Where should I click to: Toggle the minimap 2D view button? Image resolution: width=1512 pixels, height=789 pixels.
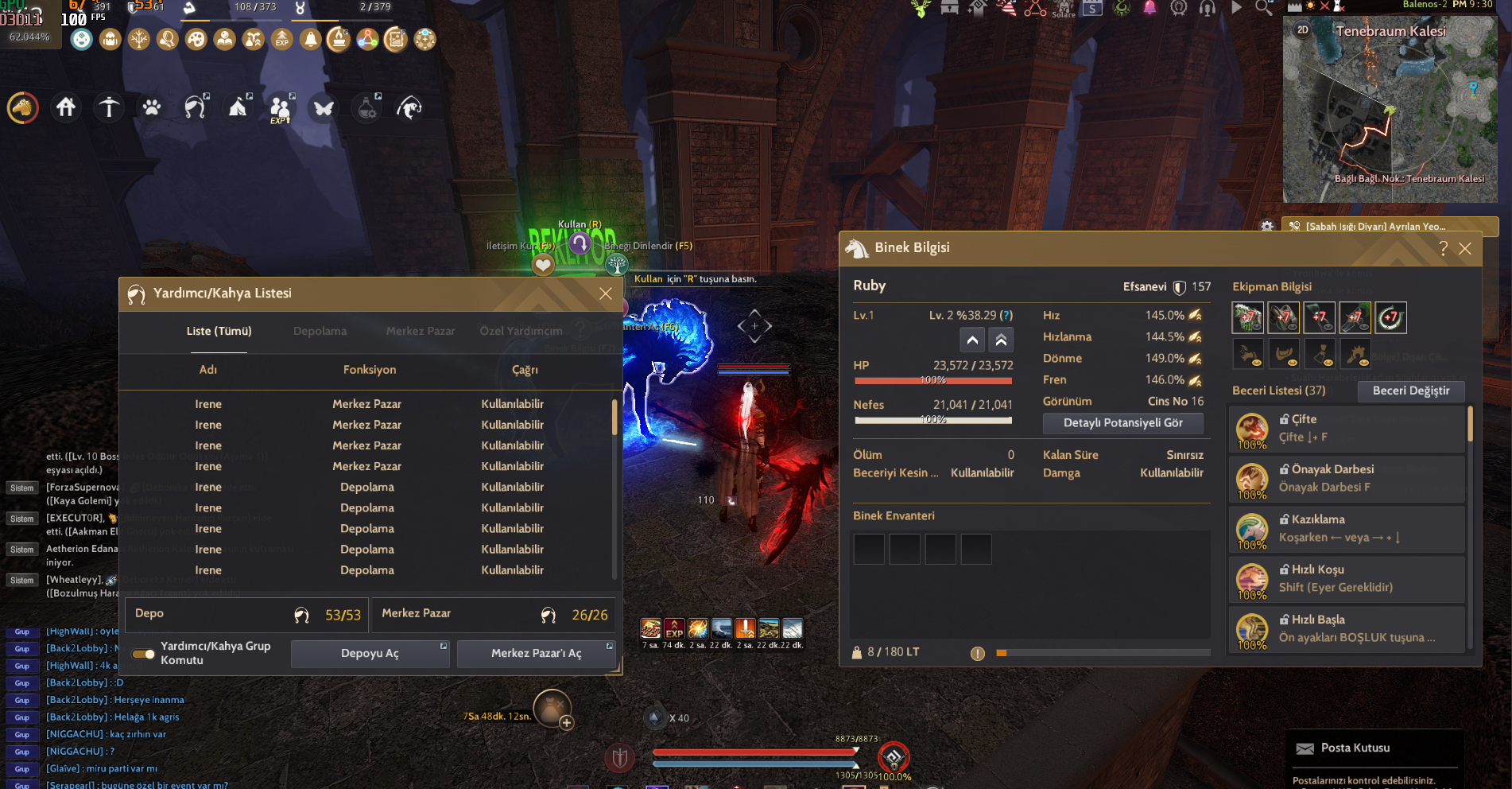(x=1302, y=30)
